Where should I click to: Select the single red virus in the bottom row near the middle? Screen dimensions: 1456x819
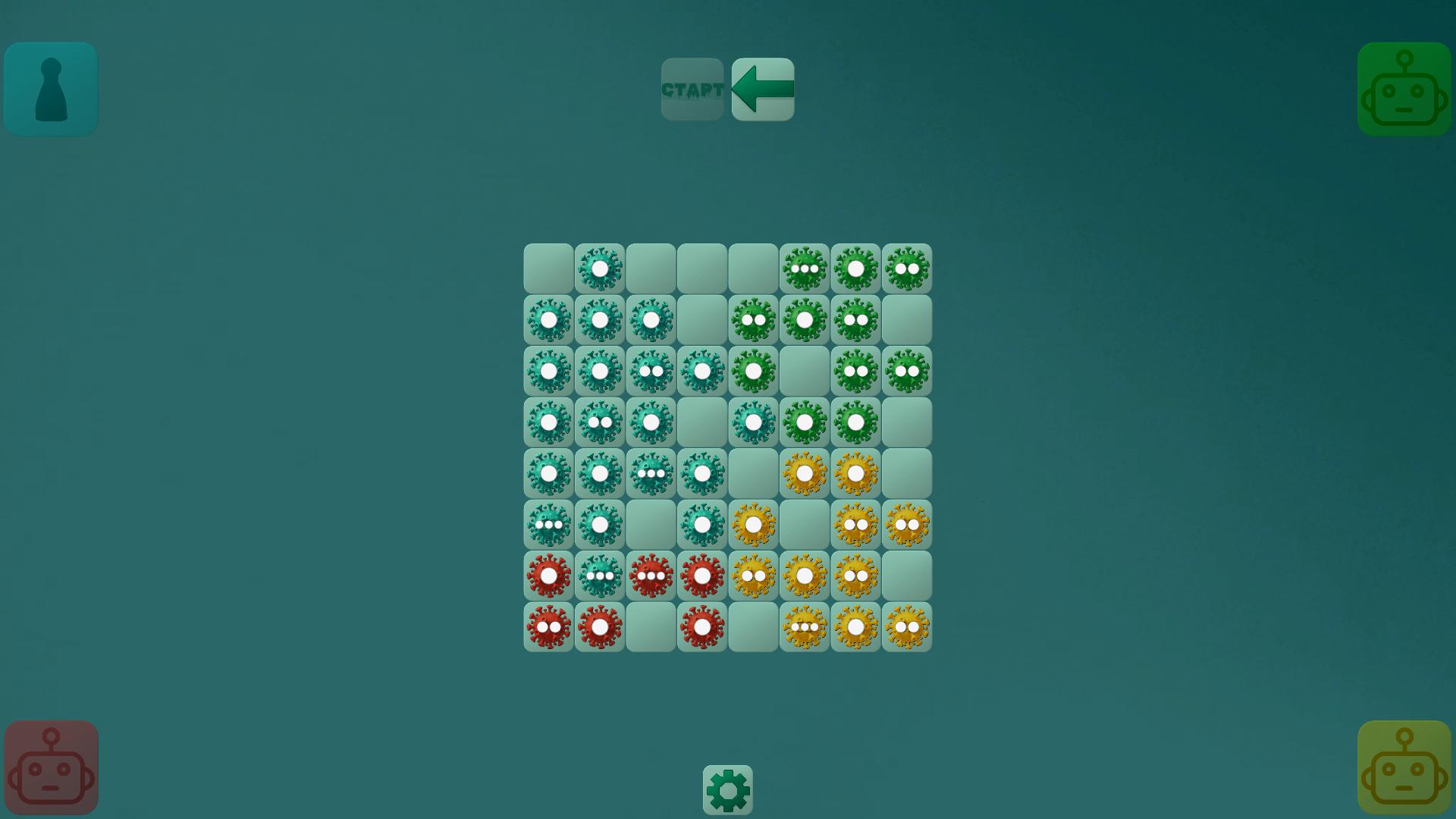point(702,626)
